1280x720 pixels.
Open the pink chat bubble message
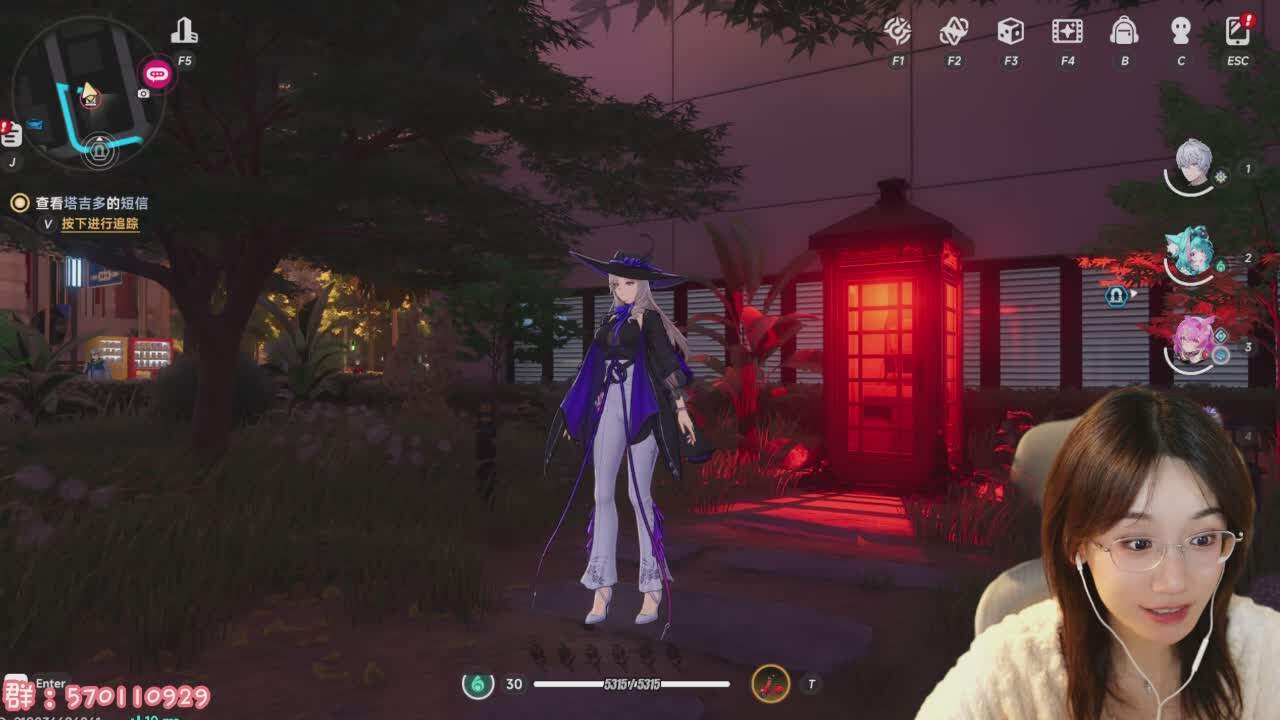point(157,73)
